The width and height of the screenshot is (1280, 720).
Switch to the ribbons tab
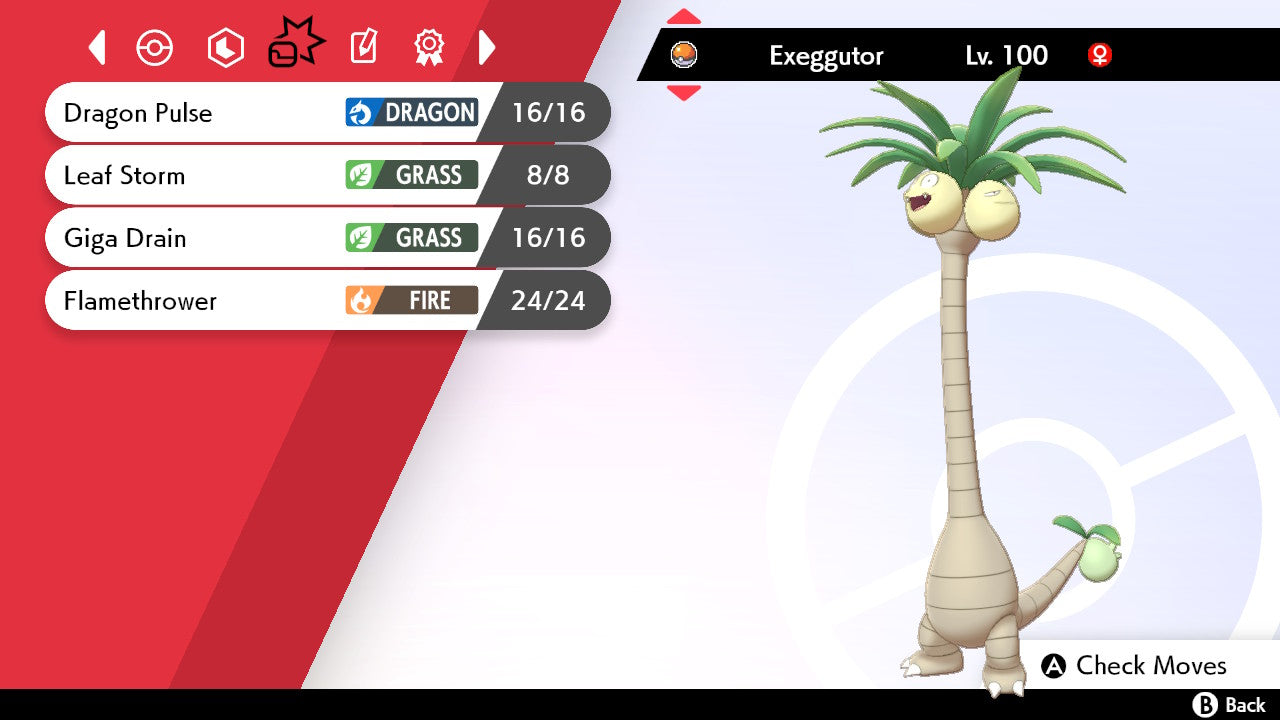(x=429, y=48)
